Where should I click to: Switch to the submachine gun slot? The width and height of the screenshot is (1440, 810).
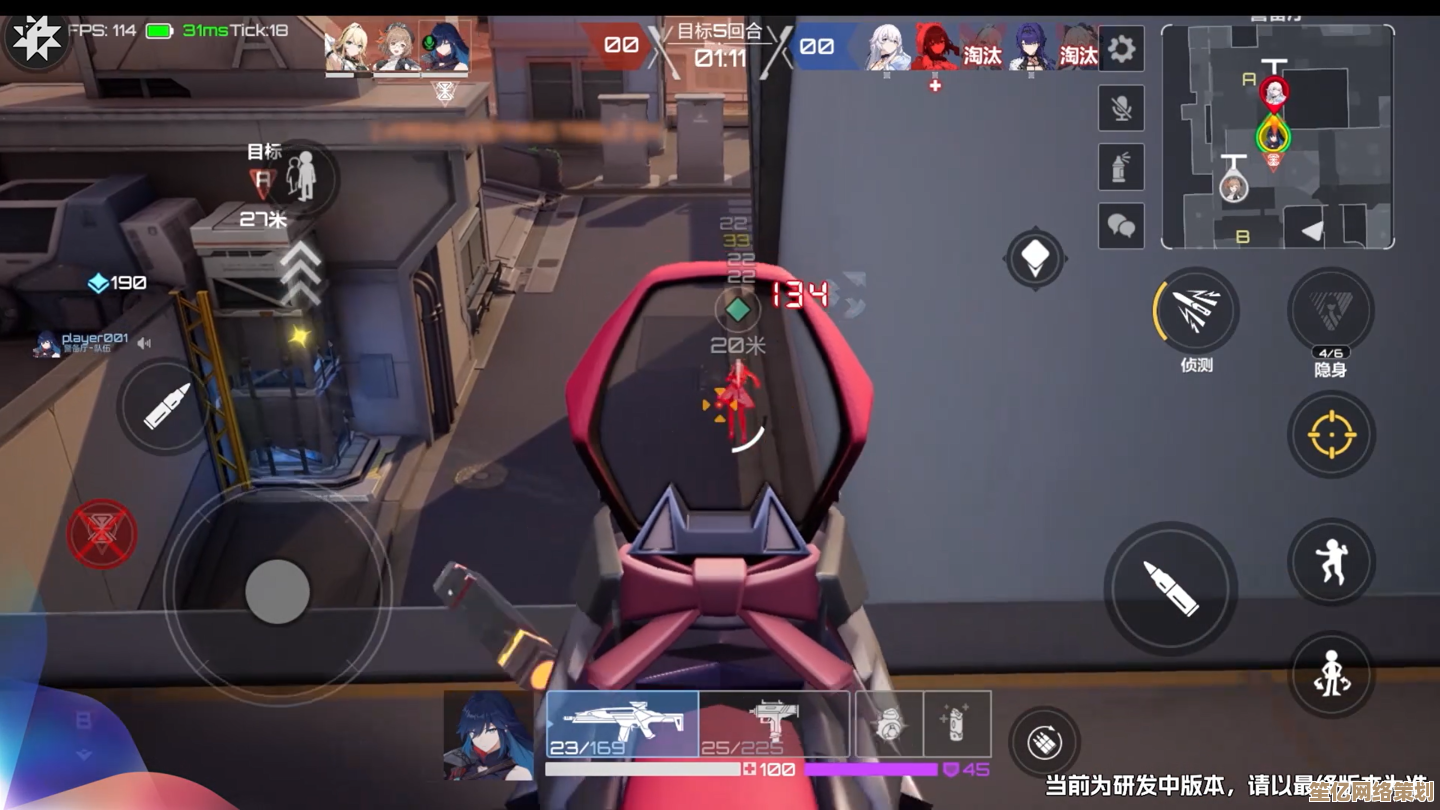point(774,723)
